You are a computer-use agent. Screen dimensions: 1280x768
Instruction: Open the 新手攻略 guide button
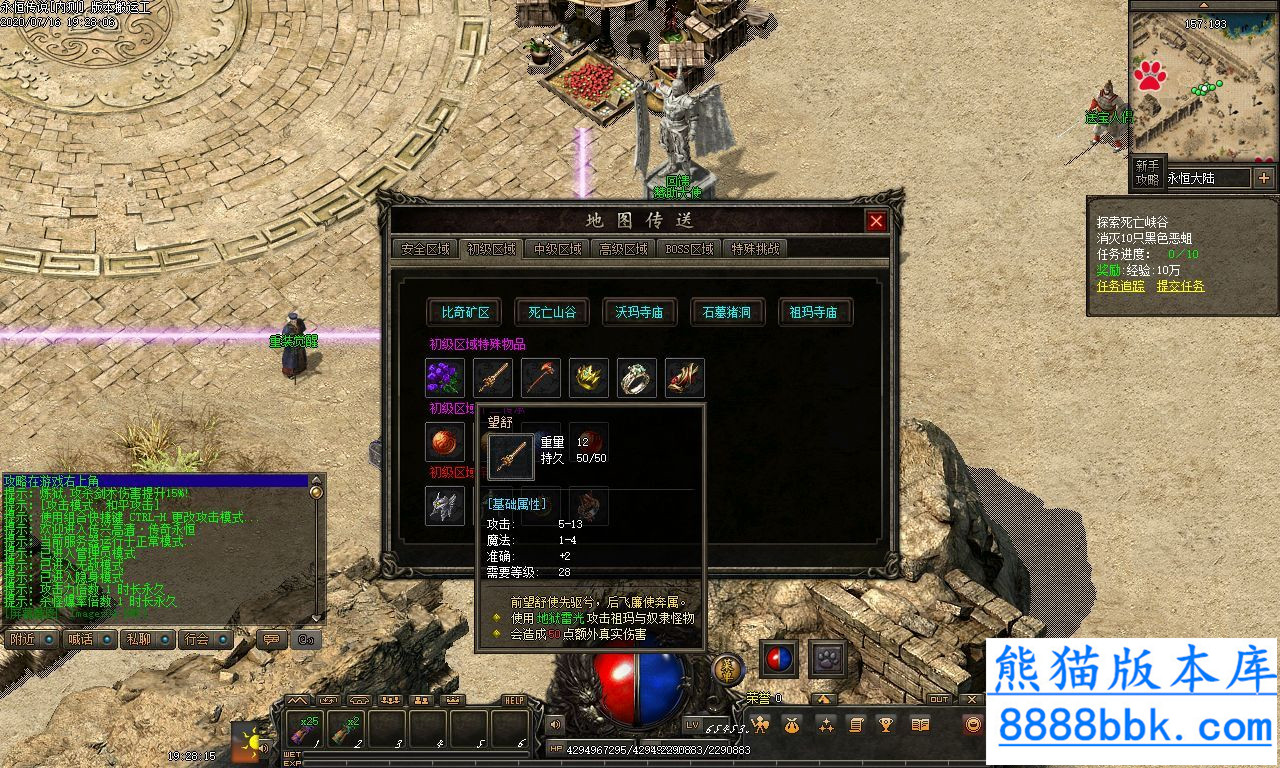click(x=1147, y=173)
